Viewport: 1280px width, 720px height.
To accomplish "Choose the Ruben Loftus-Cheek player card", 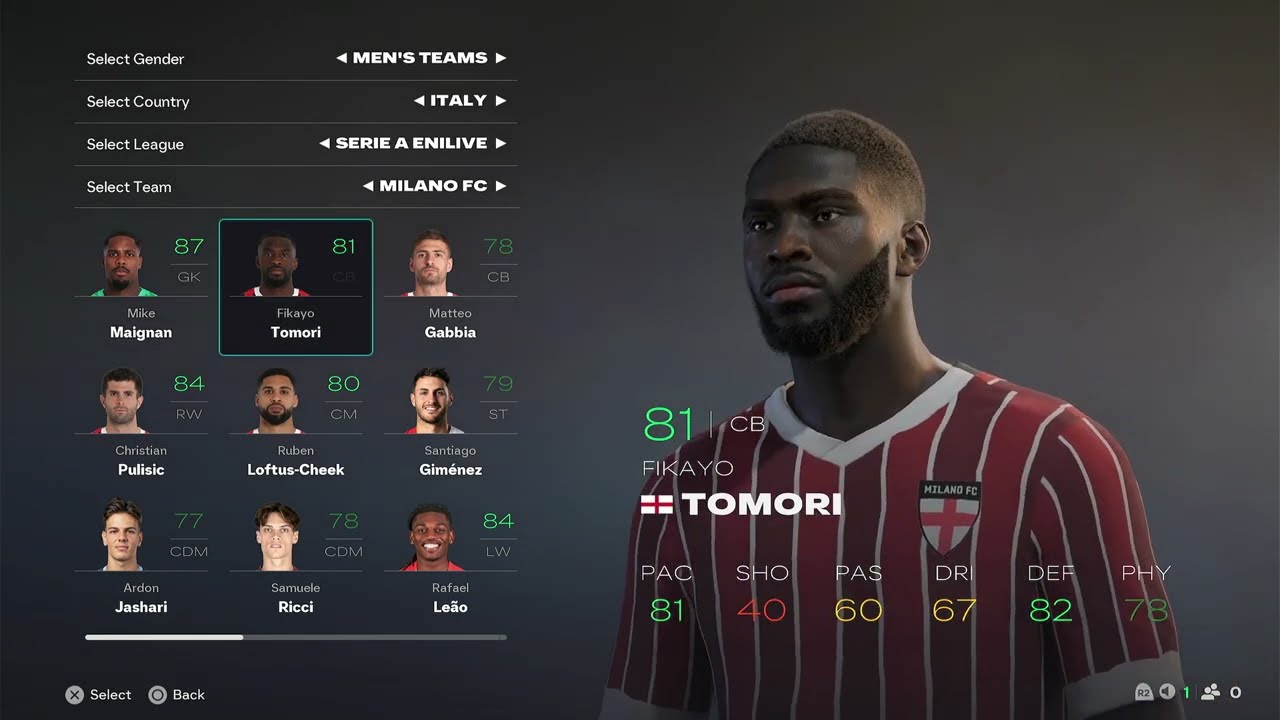I will [296, 425].
